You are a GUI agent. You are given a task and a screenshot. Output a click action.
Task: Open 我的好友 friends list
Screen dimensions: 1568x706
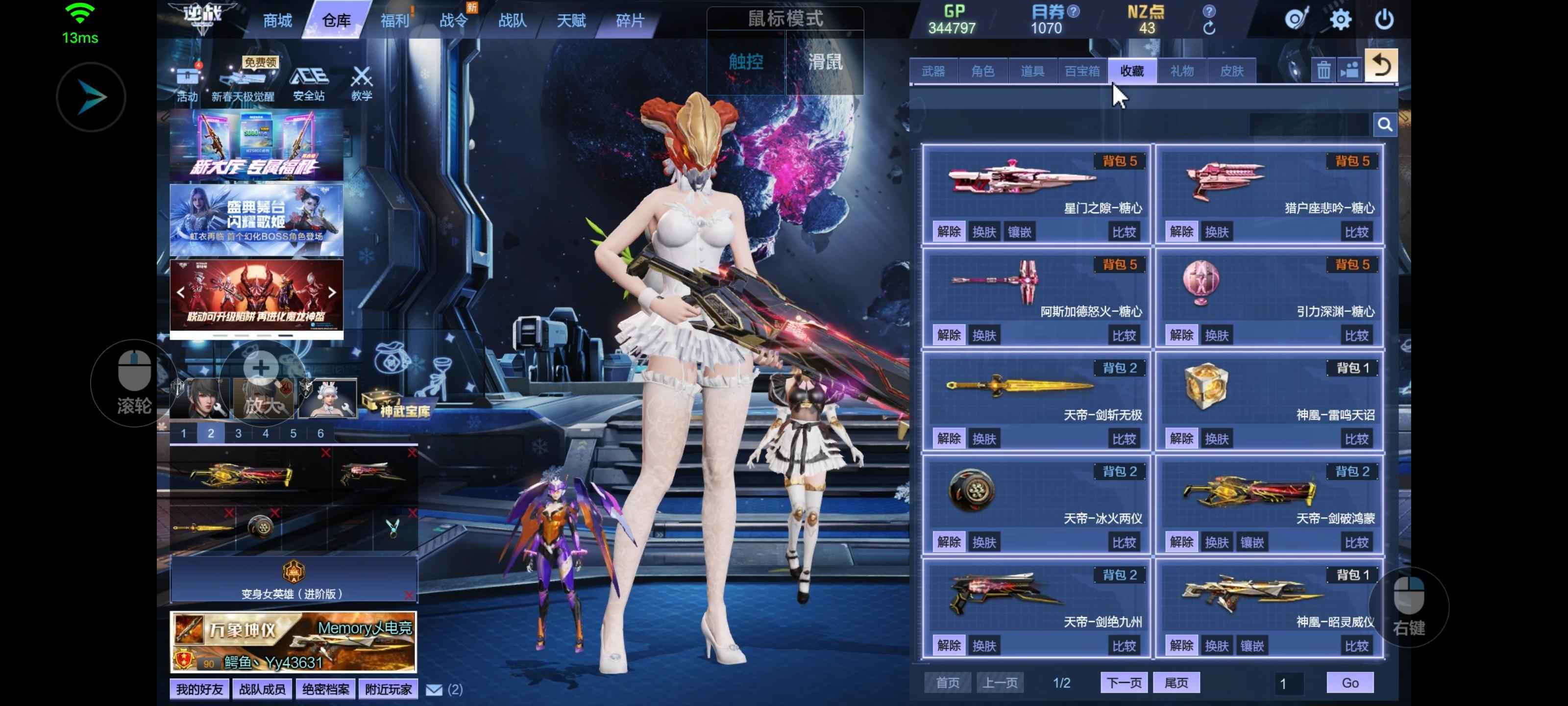199,689
